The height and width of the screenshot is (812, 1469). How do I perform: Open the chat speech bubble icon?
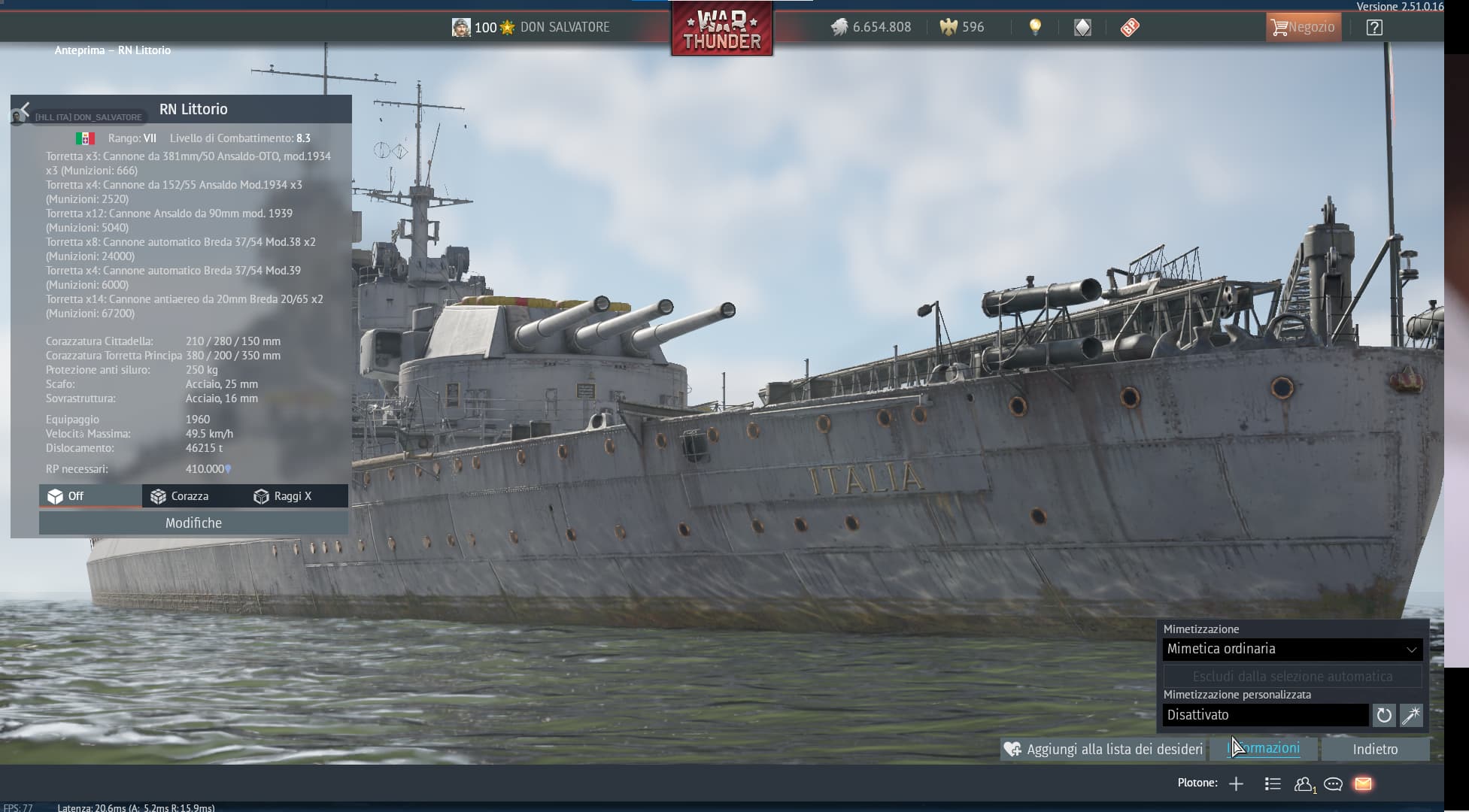click(x=1333, y=784)
